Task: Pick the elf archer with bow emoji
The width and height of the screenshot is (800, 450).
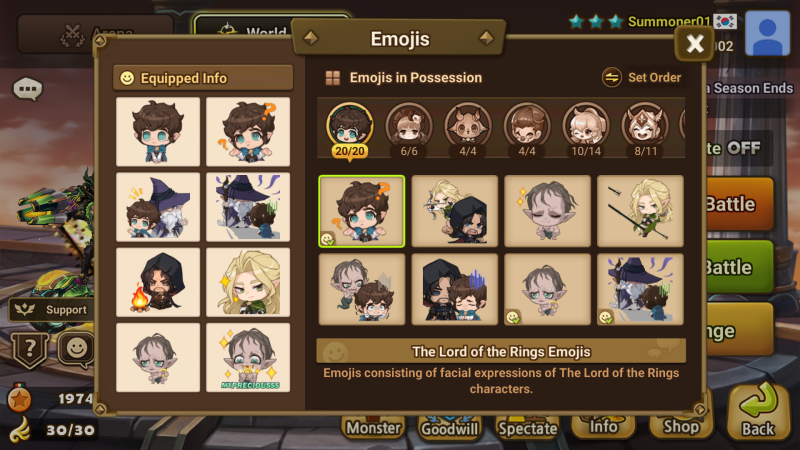Action: (455, 210)
